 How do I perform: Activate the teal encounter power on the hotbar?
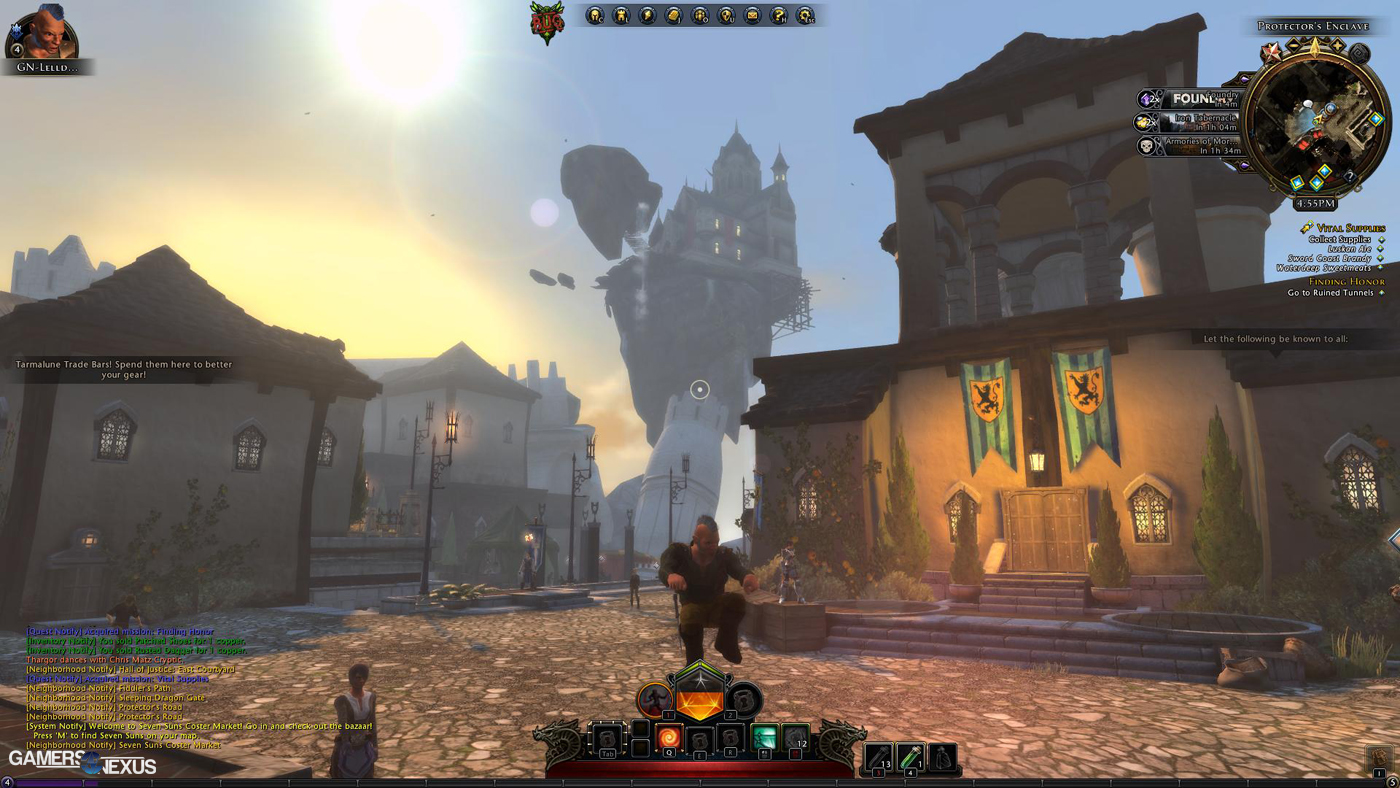coord(765,738)
